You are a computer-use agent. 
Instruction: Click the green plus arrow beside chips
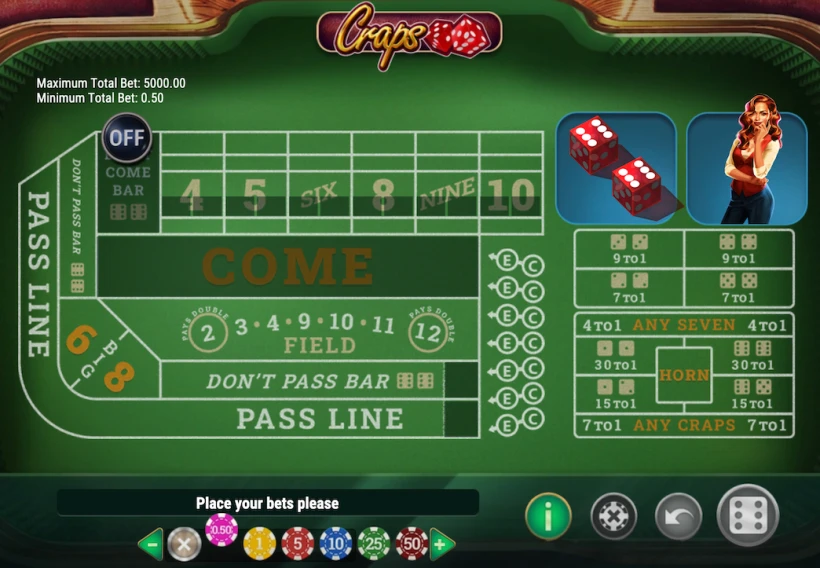[442, 544]
